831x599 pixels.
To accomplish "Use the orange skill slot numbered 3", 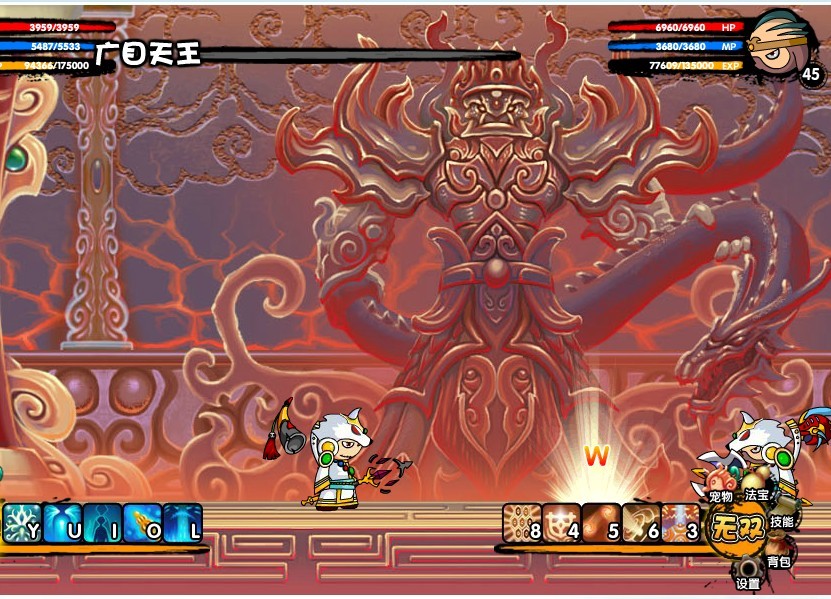I will click(680, 524).
